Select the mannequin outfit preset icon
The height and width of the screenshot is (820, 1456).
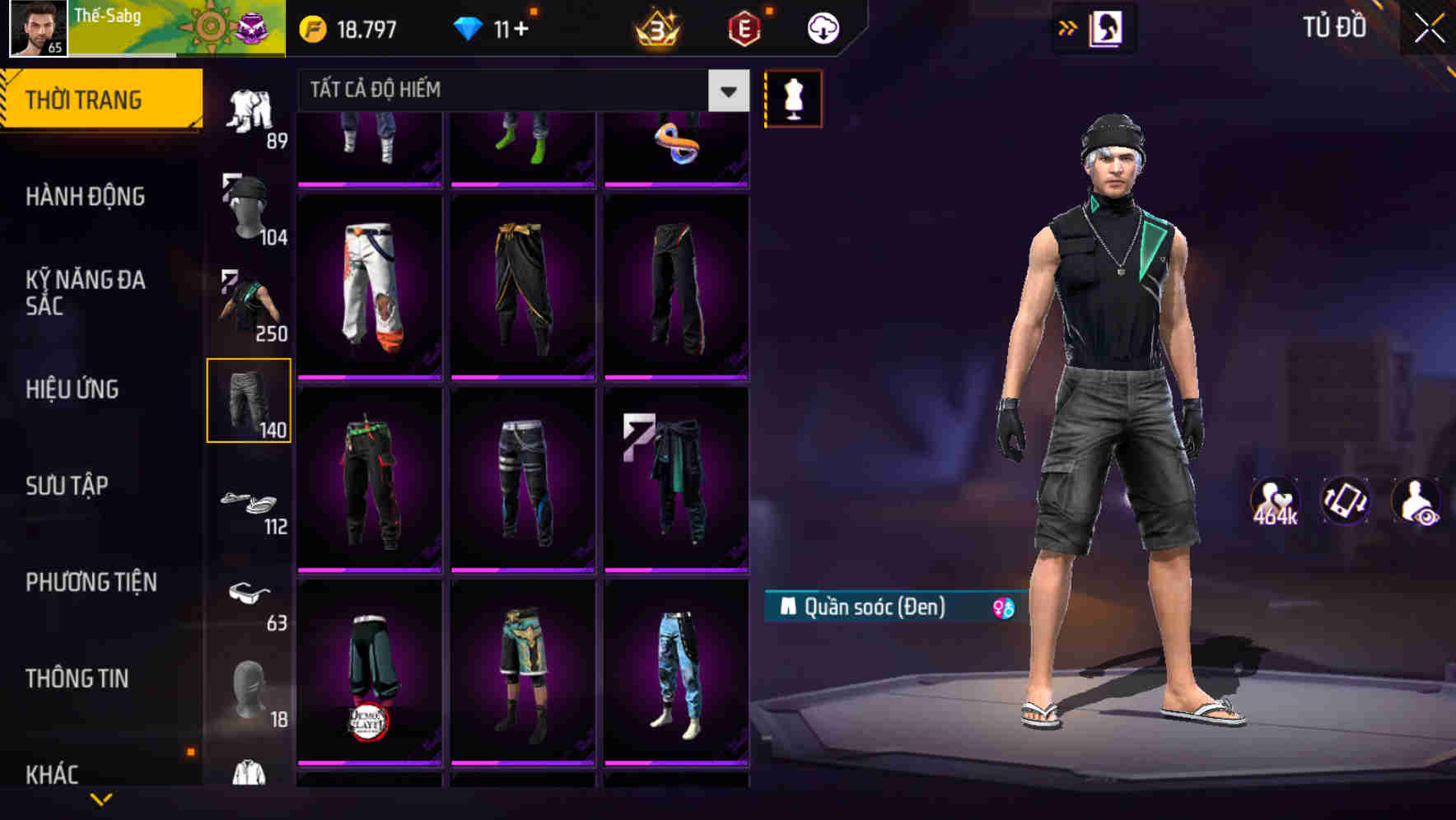tap(791, 97)
